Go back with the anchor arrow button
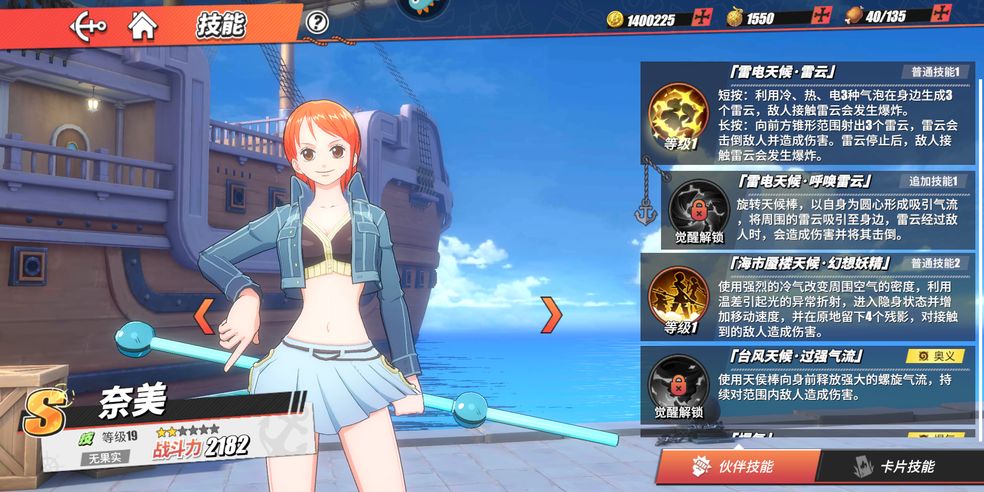Screen dimensions: 984x492 (89, 25)
